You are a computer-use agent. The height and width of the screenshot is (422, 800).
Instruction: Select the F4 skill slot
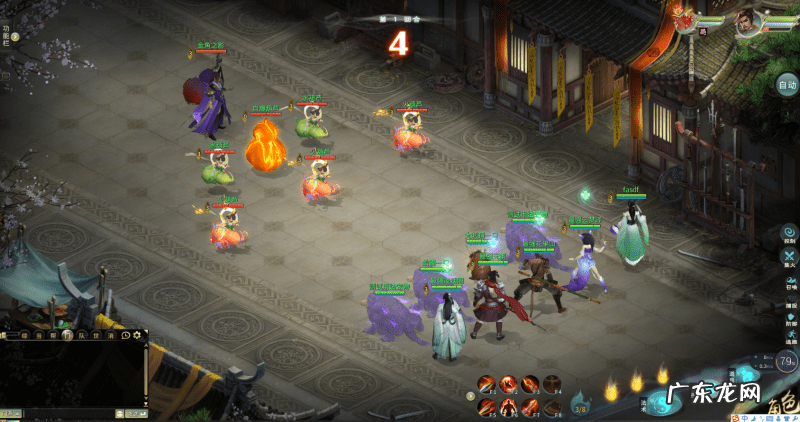click(552, 384)
